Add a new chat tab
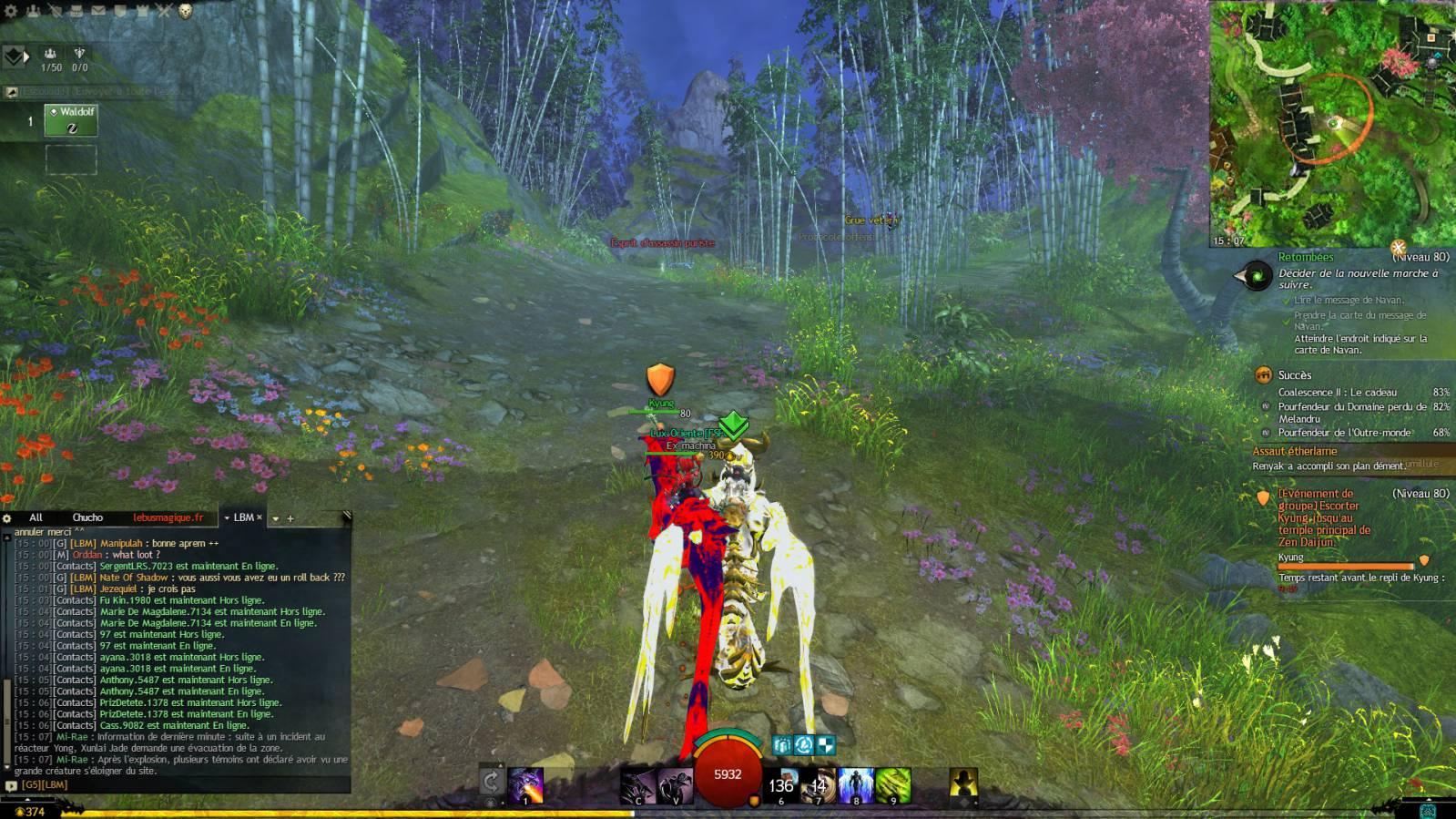 (x=290, y=518)
